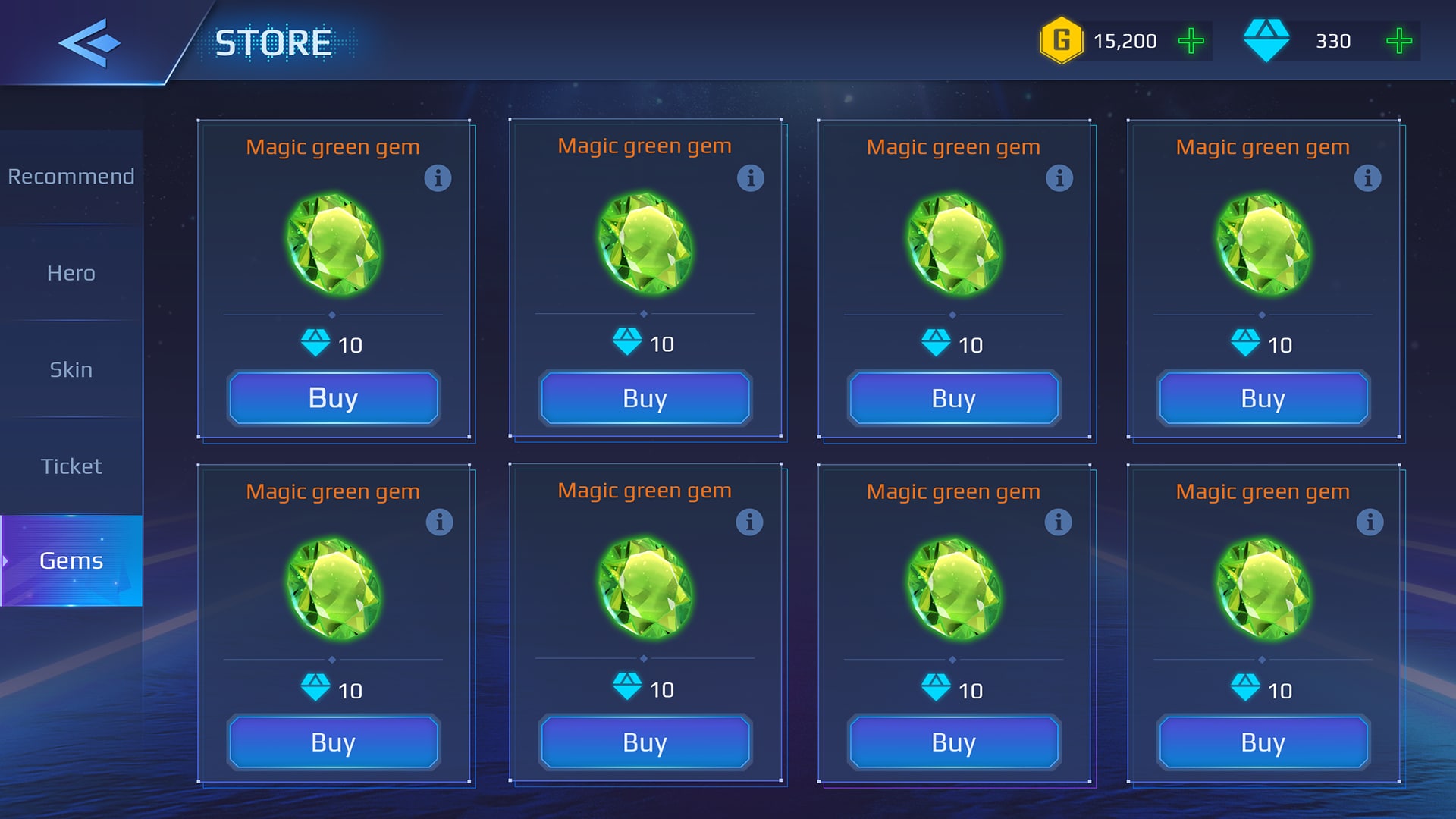Open info on the top-right Magic green gem
1456x819 pixels.
1369,178
